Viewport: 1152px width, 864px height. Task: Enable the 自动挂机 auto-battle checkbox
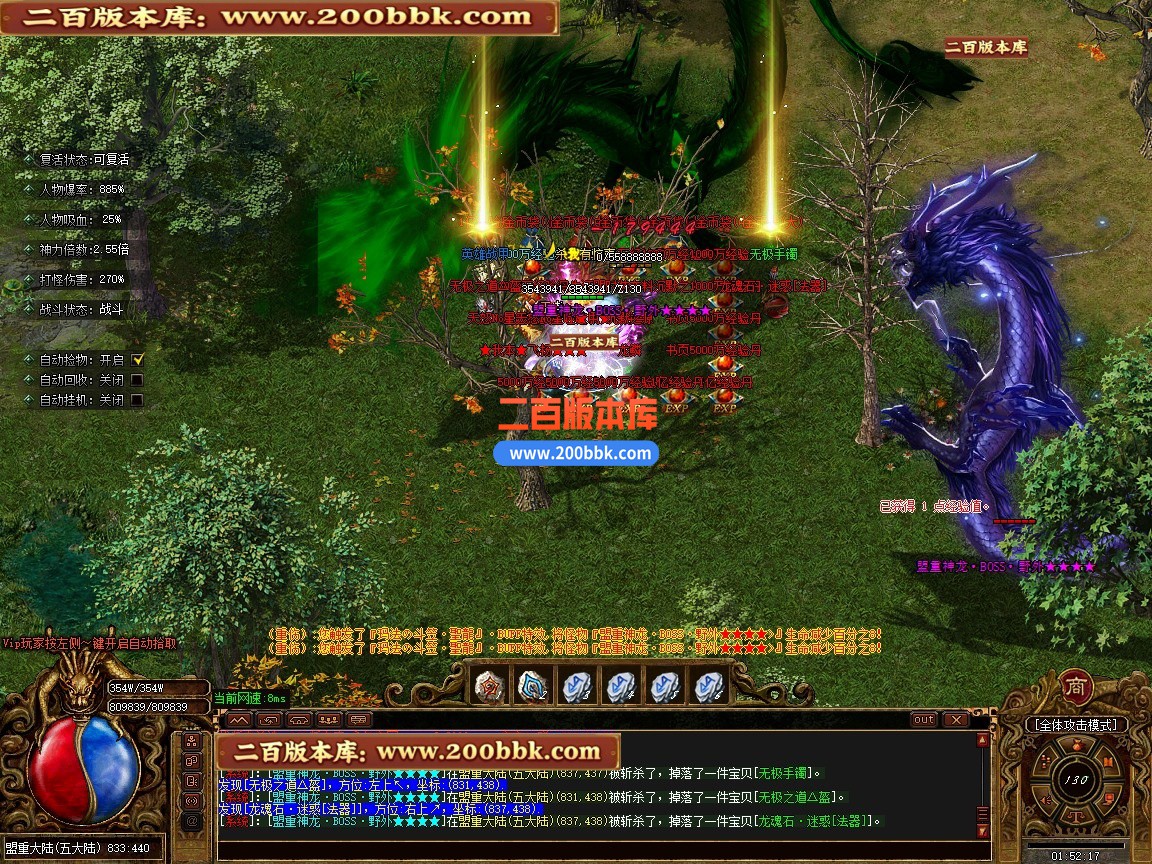coord(137,400)
